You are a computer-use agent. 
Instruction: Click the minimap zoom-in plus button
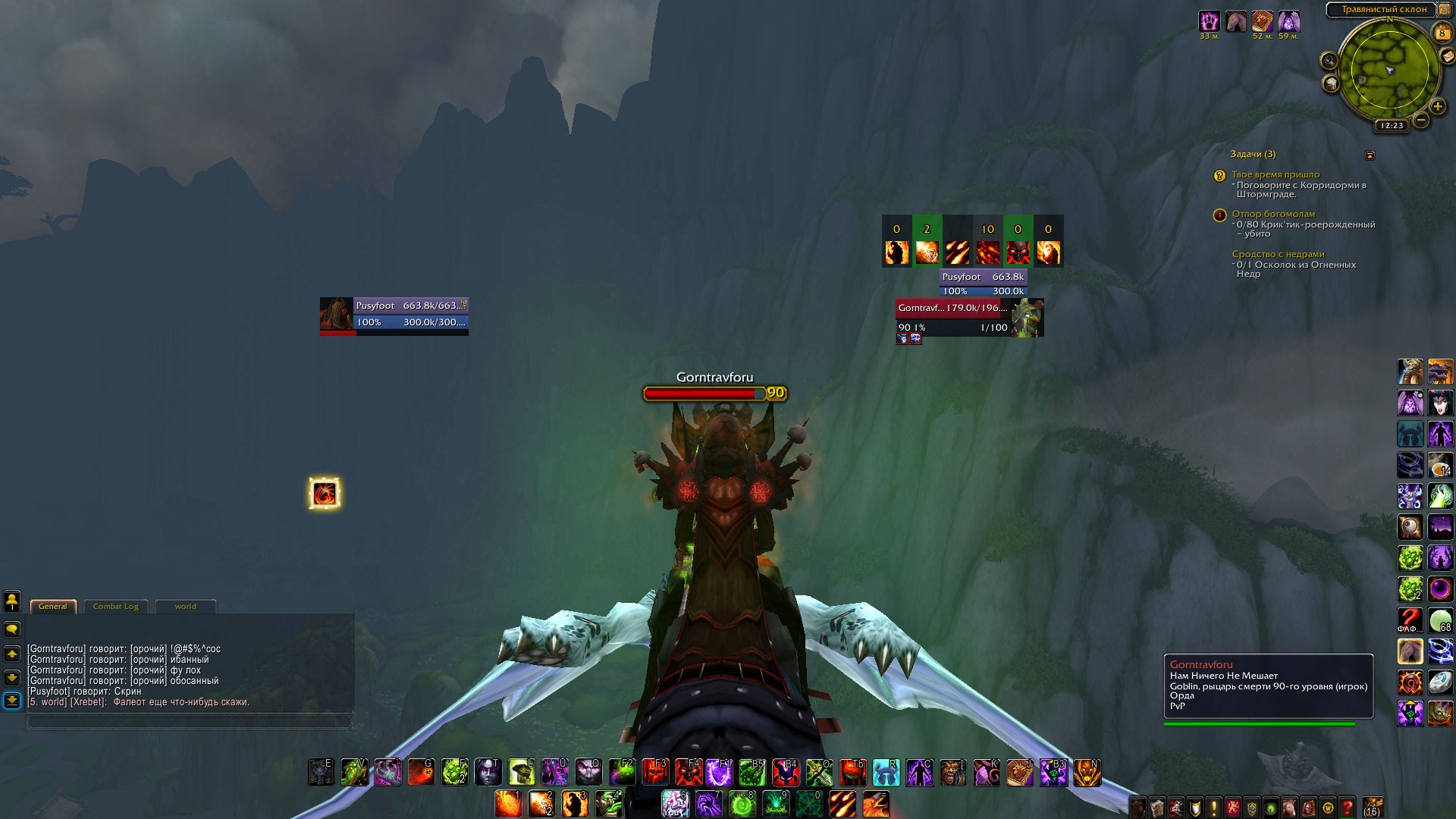1437,107
